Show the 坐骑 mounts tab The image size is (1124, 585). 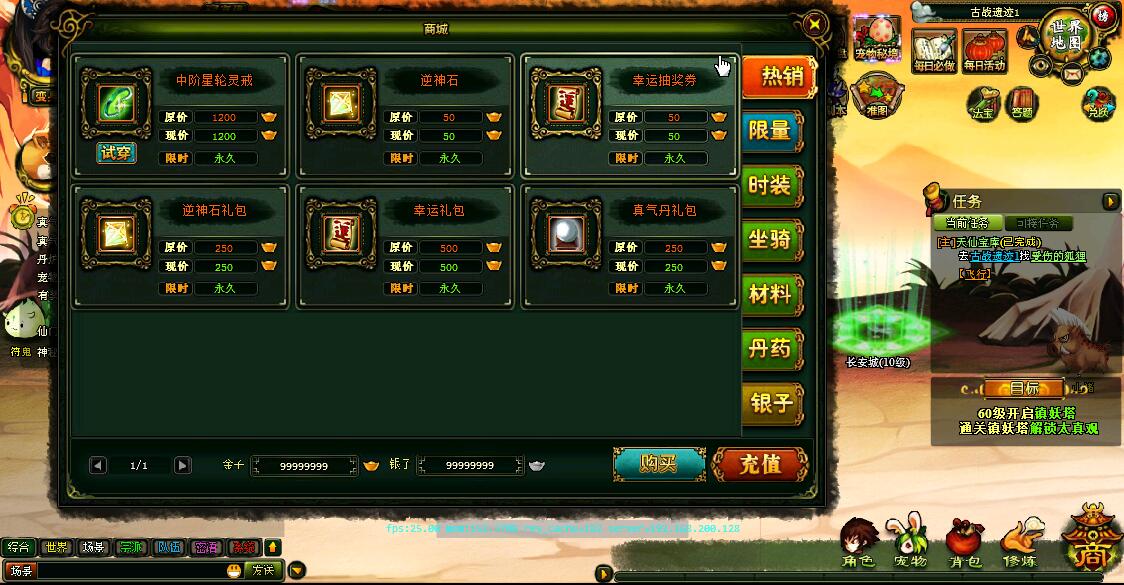[771, 240]
